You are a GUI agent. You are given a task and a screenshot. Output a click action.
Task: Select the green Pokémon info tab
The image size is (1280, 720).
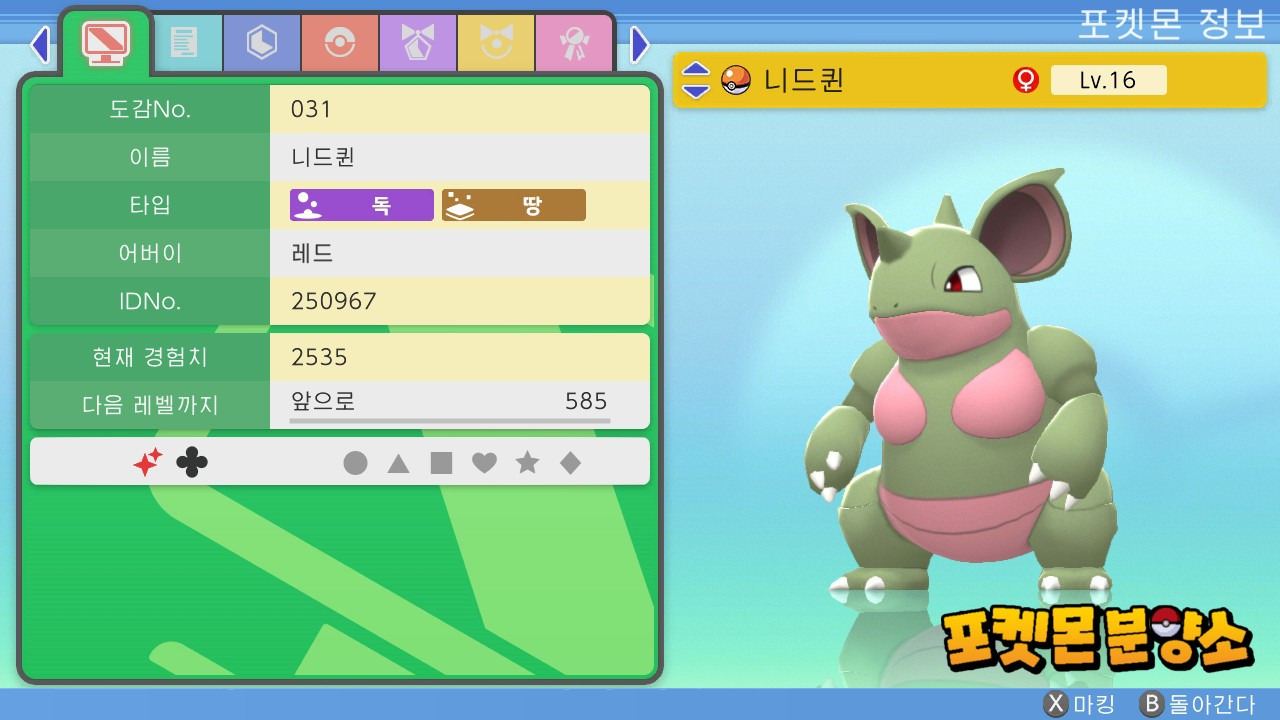point(105,42)
